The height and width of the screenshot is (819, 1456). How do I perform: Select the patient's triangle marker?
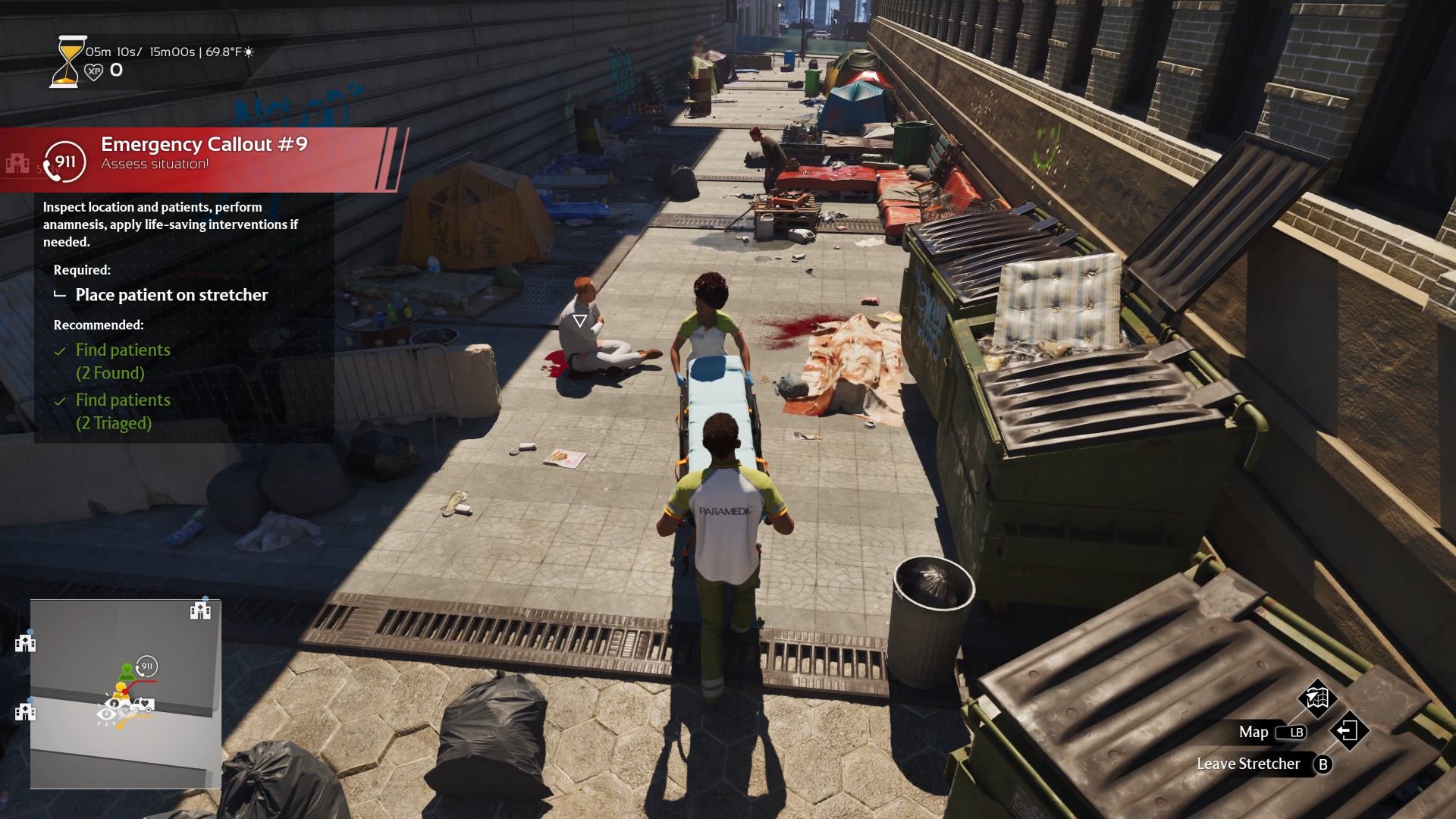tap(580, 321)
